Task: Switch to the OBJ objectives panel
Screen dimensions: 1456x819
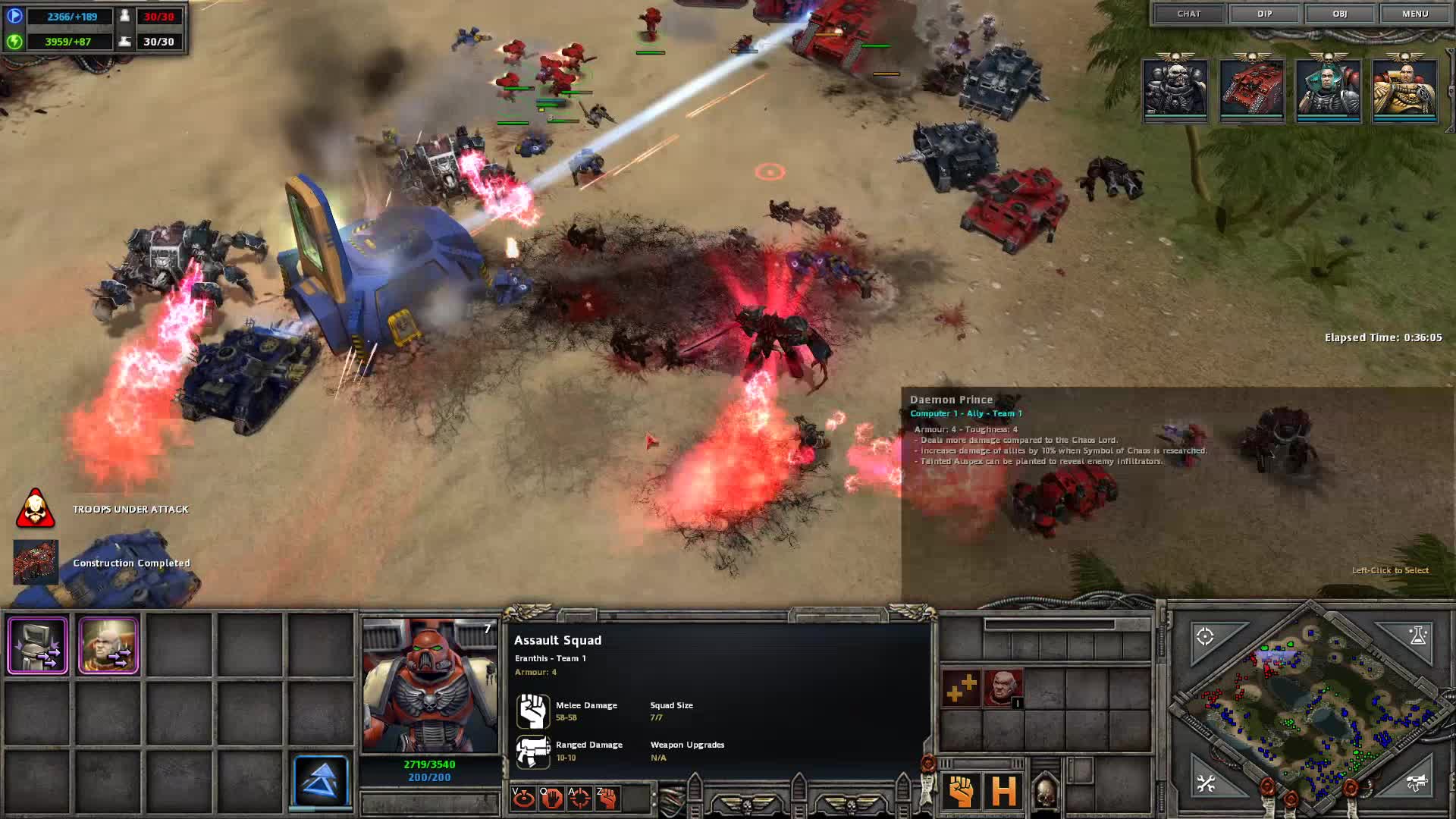Action: pos(1338,14)
